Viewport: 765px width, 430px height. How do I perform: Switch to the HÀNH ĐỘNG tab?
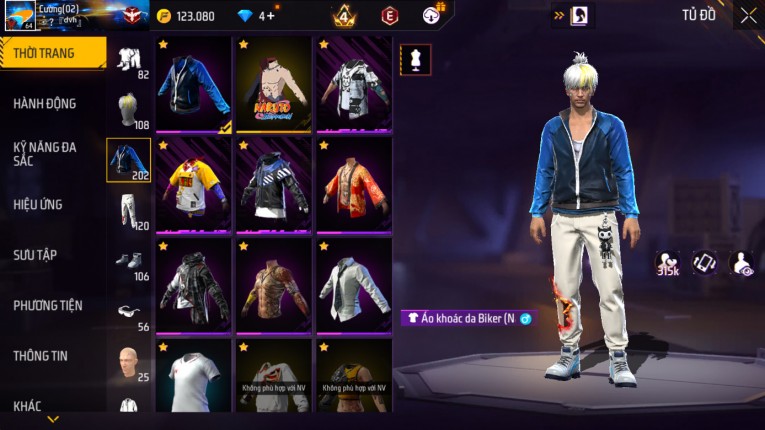click(45, 104)
